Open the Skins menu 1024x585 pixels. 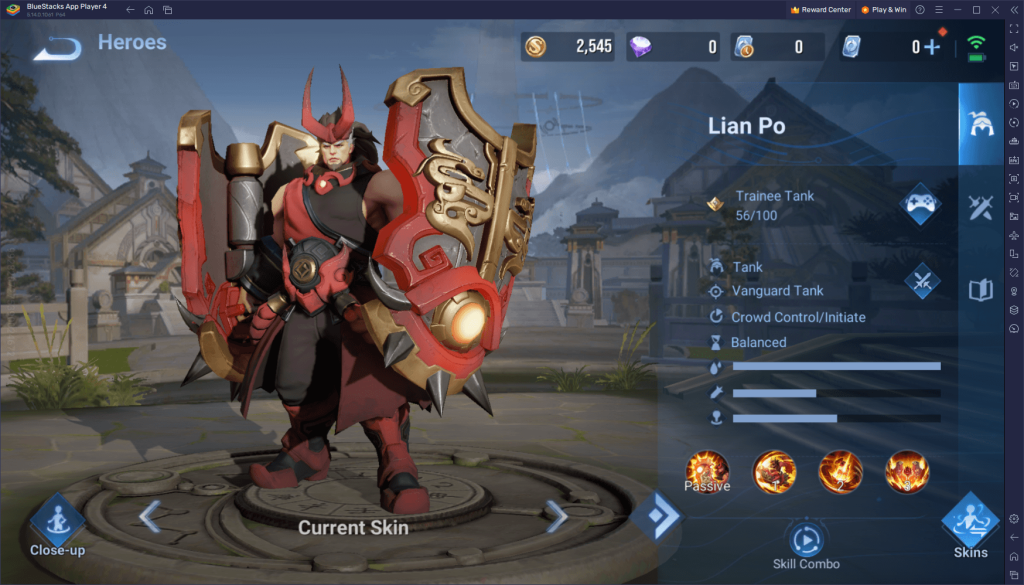click(x=969, y=524)
